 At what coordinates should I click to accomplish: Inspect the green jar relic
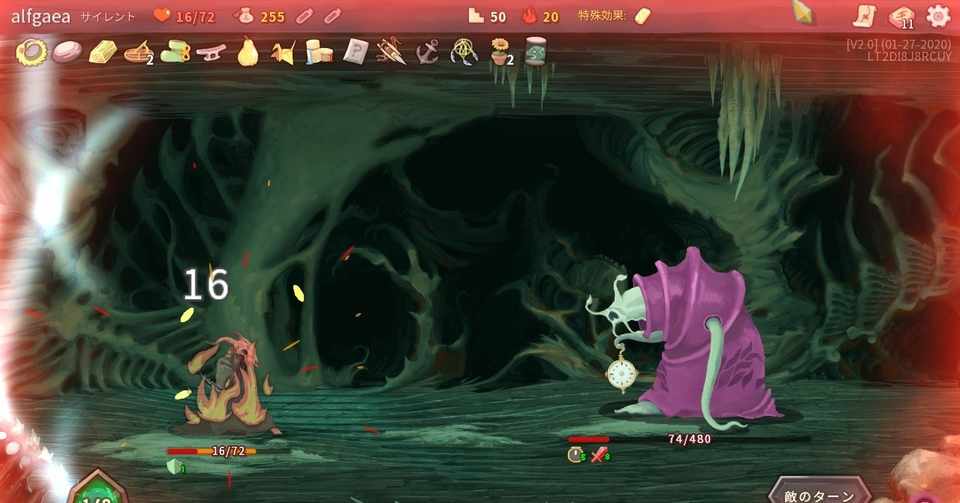(x=535, y=51)
